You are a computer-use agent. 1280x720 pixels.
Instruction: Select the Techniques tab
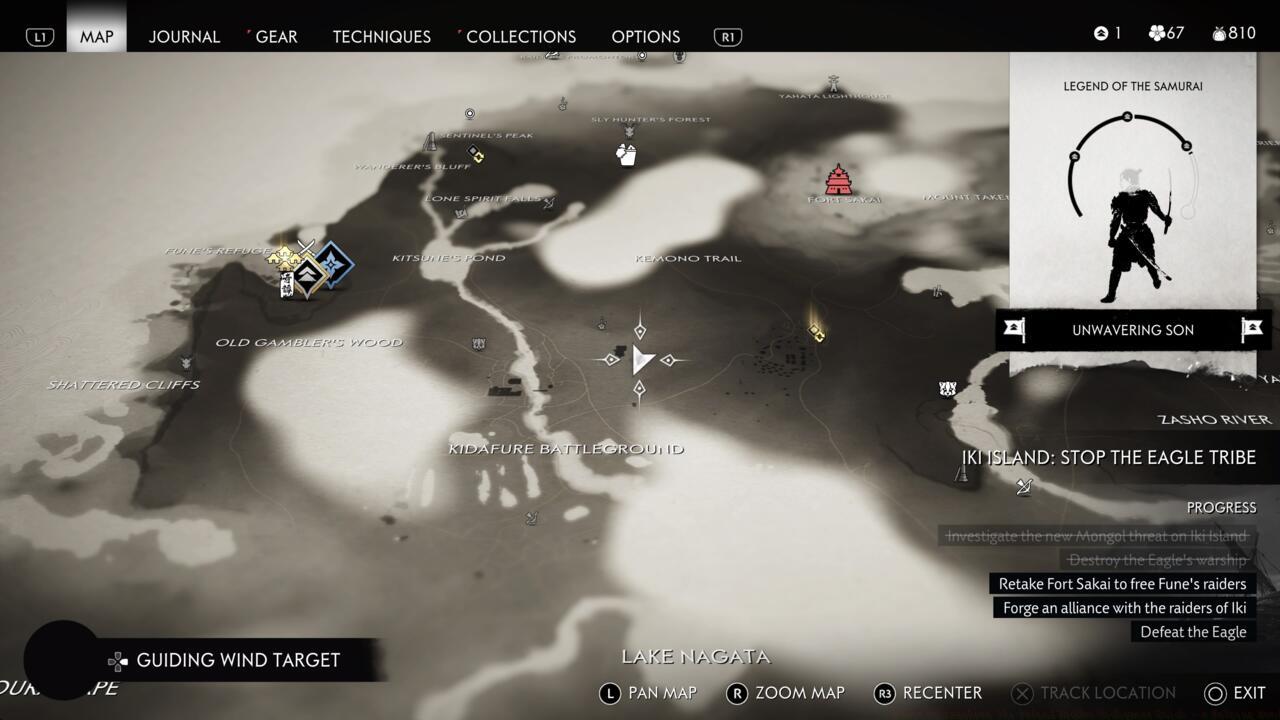[x=381, y=36]
